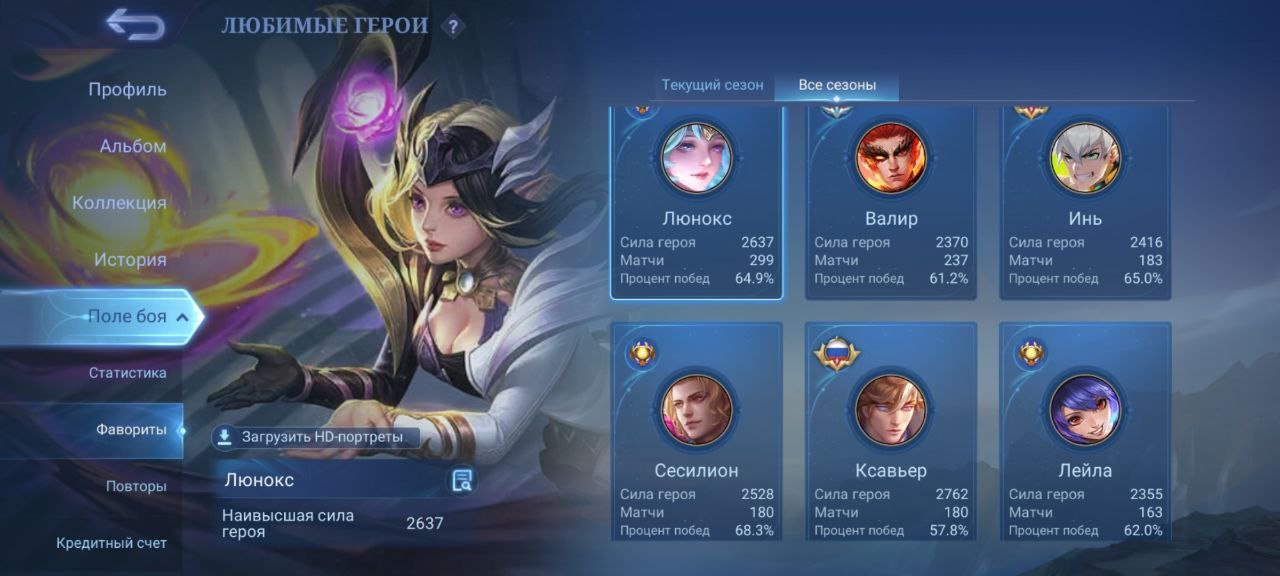Open the question mark help icon

(454, 26)
